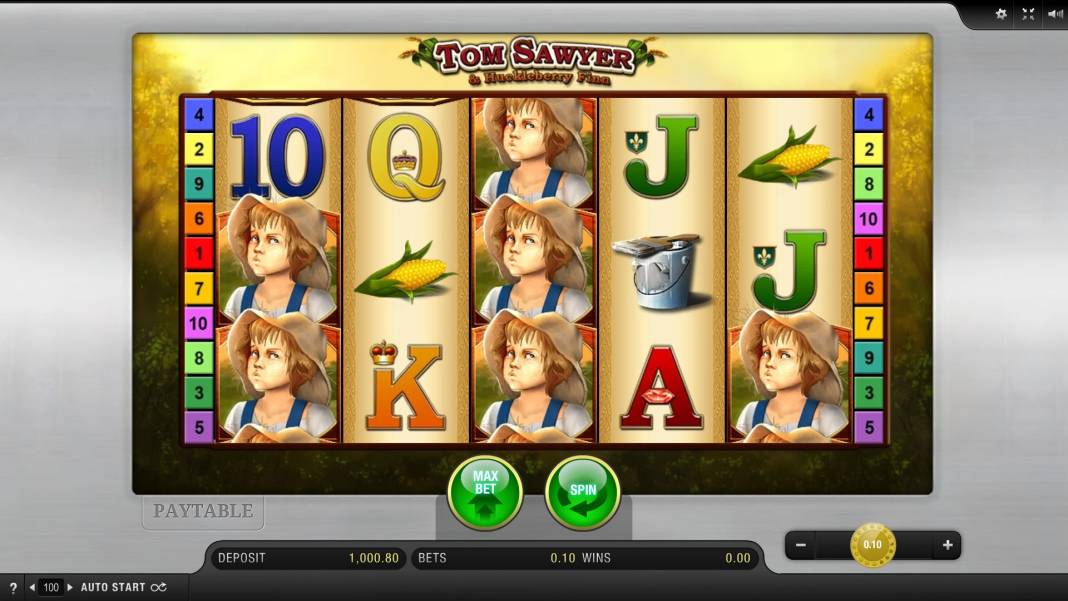Click the gold 0.10 bet coin
Image resolution: width=1068 pixels, height=601 pixels.
(x=873, y=545)
